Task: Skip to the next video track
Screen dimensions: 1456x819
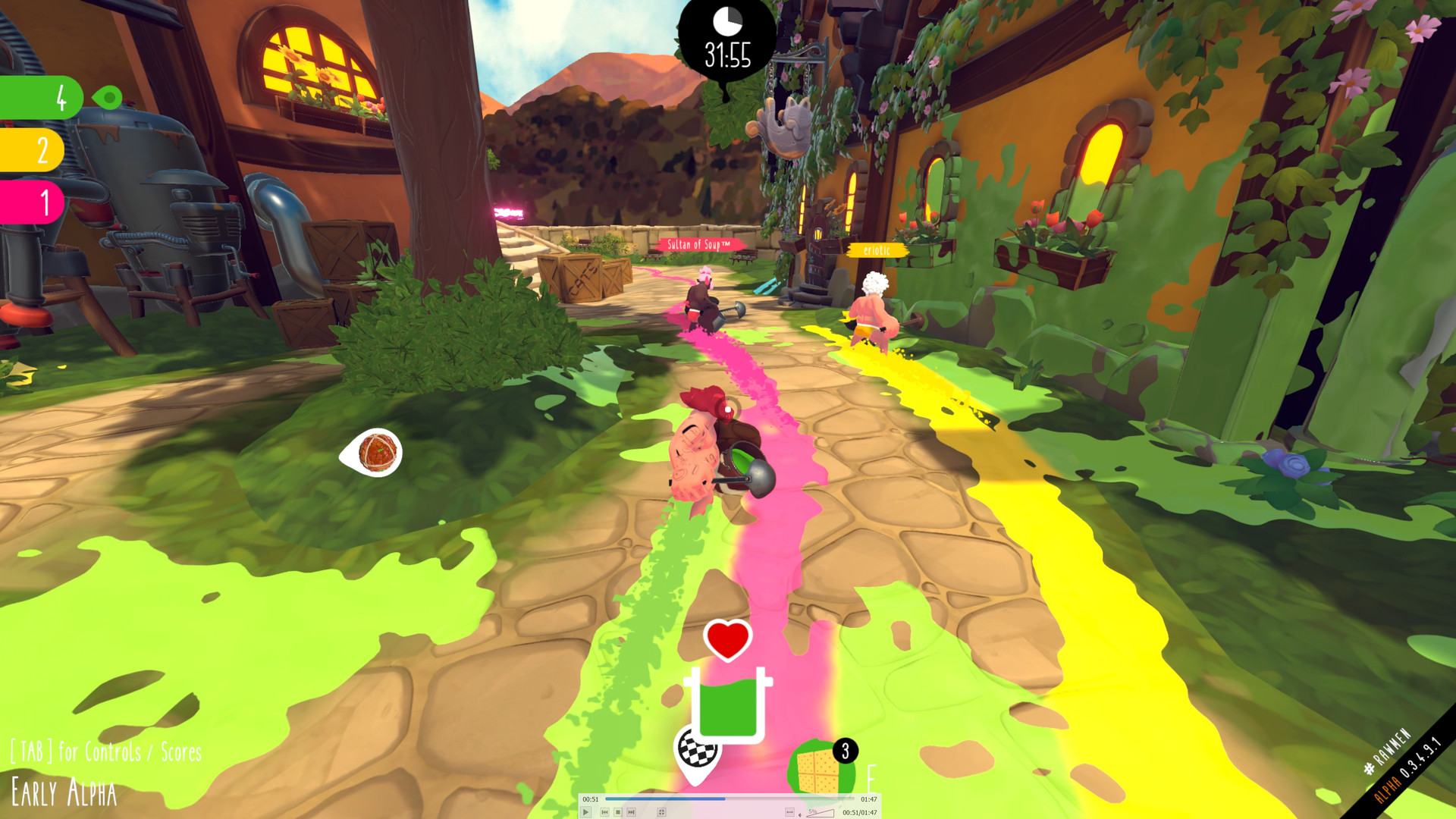Action: (x=631, y=812)
